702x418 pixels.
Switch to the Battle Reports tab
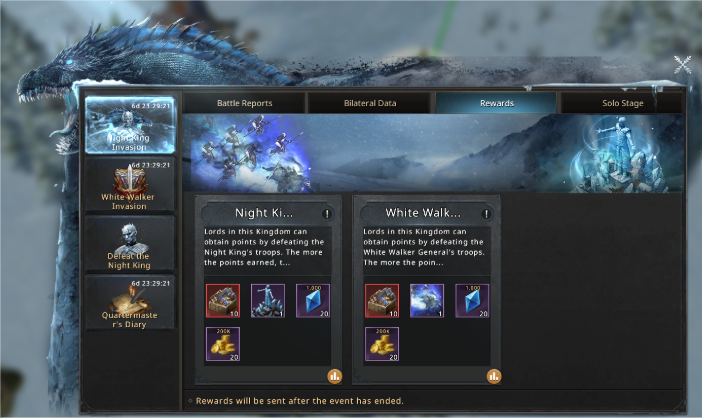click(244, 103)
